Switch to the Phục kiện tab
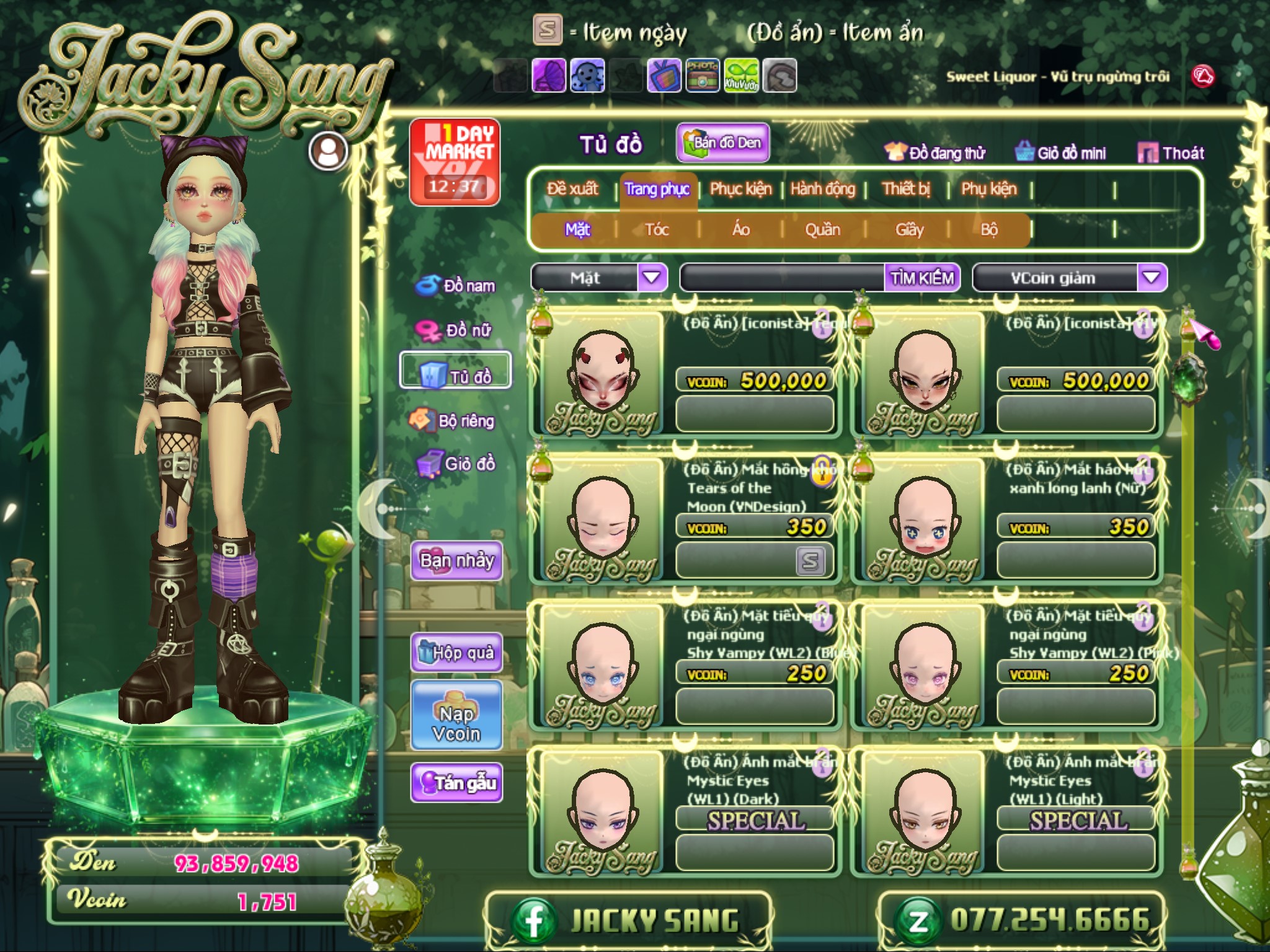The image size is (1270, 952). 740,189
